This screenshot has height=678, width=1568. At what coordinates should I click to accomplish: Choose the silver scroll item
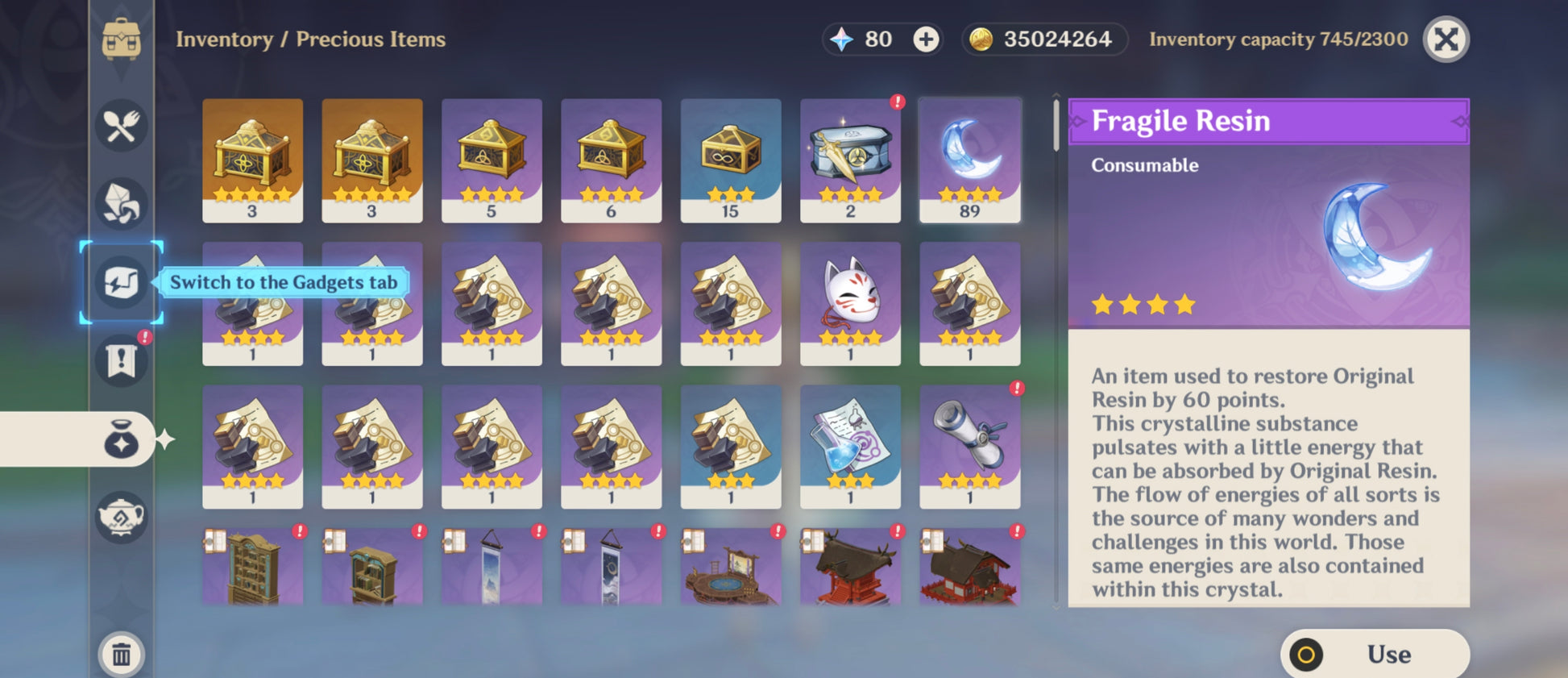tap(969, 446)
